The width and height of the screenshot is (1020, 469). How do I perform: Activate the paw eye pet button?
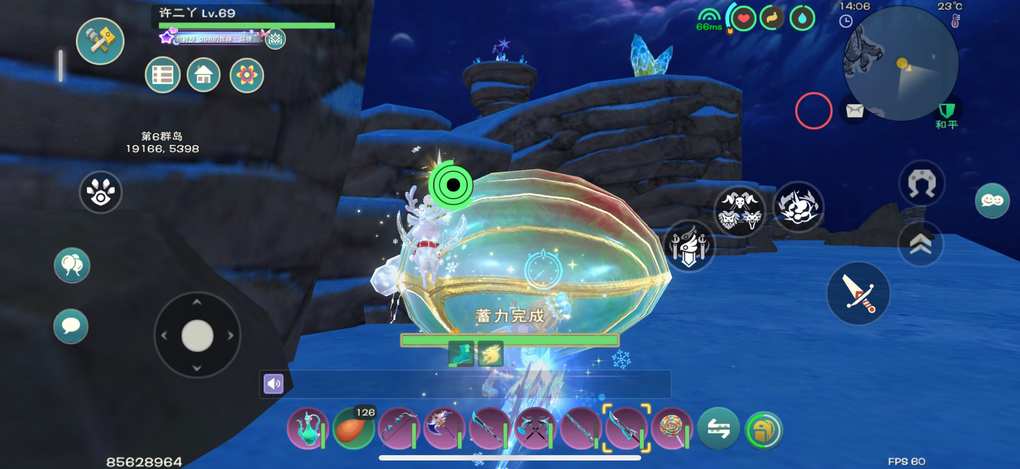coord(100,192)
